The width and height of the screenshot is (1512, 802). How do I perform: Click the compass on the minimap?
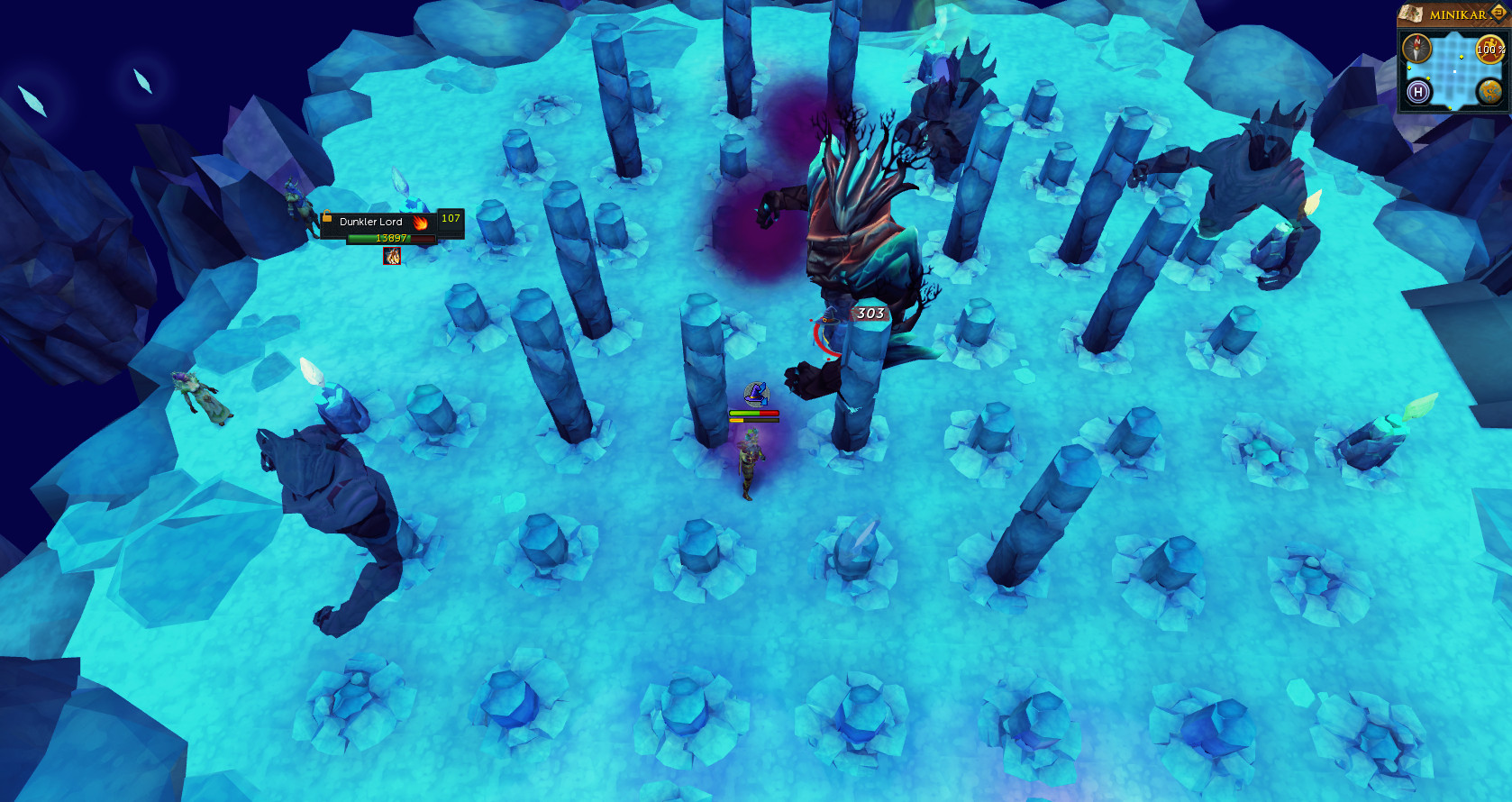1417,49
